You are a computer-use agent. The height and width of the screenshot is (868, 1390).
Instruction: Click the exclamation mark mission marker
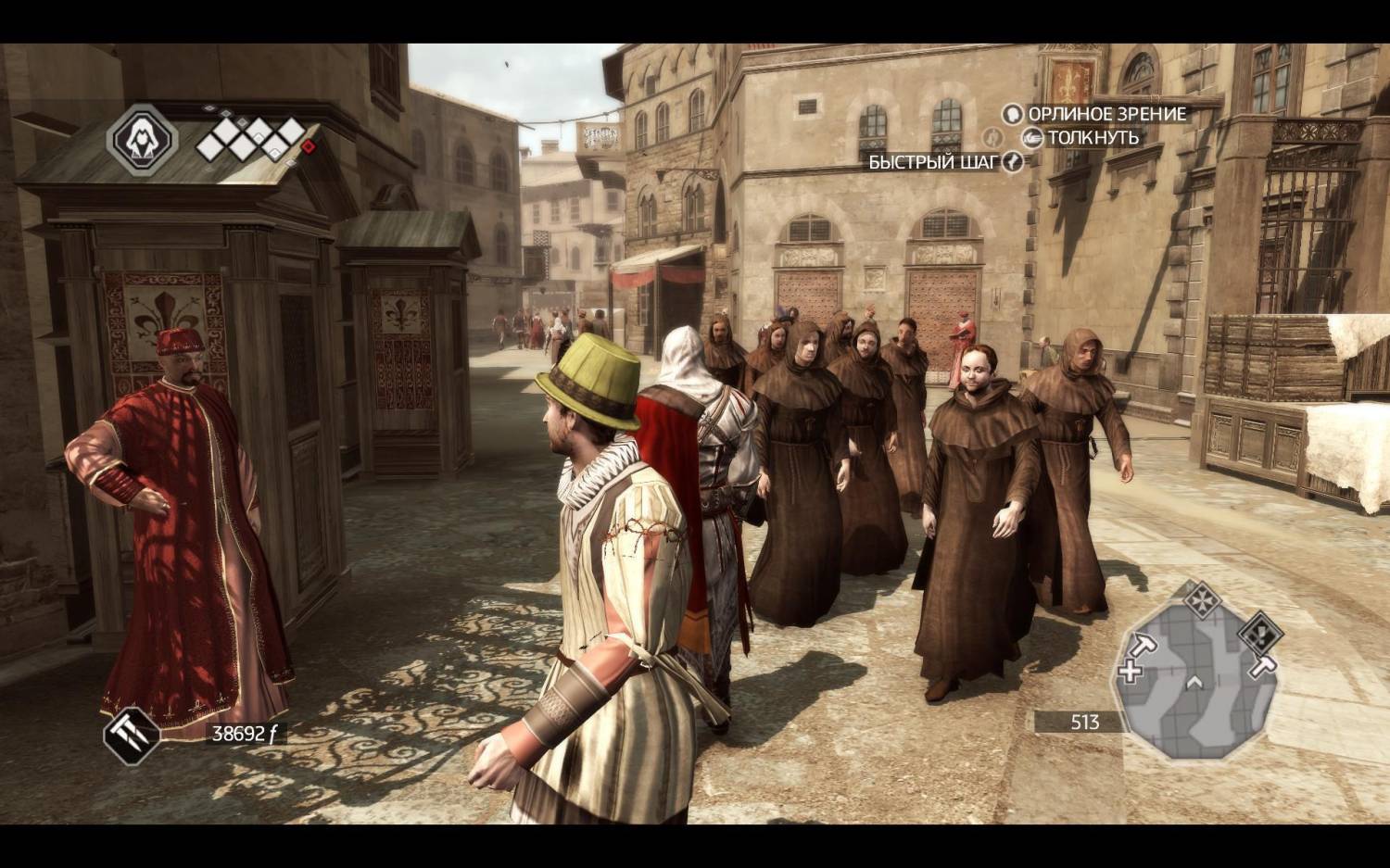click(x=1260, y=635)
